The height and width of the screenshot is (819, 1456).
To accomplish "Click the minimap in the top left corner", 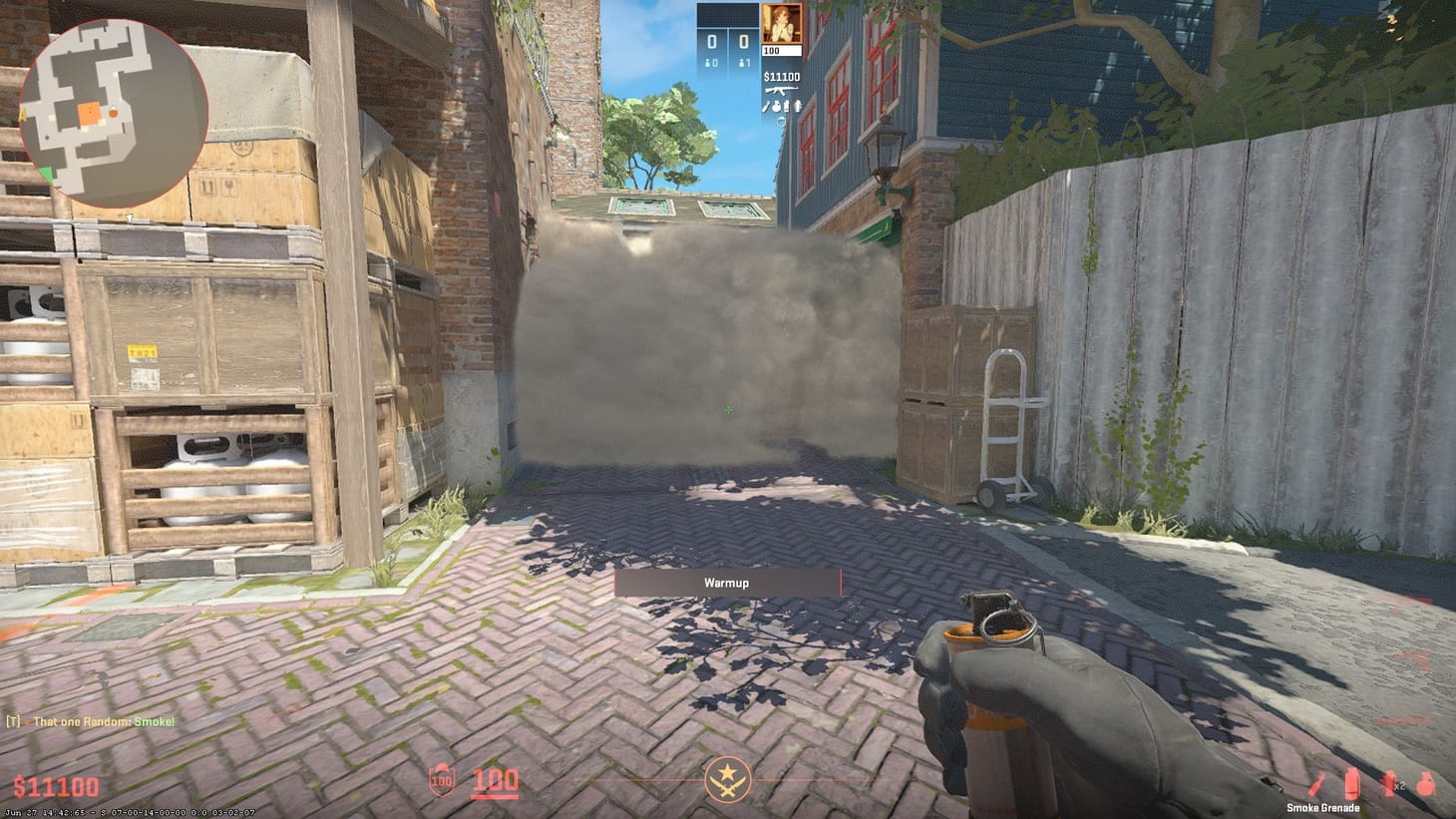I will point(113,110).
